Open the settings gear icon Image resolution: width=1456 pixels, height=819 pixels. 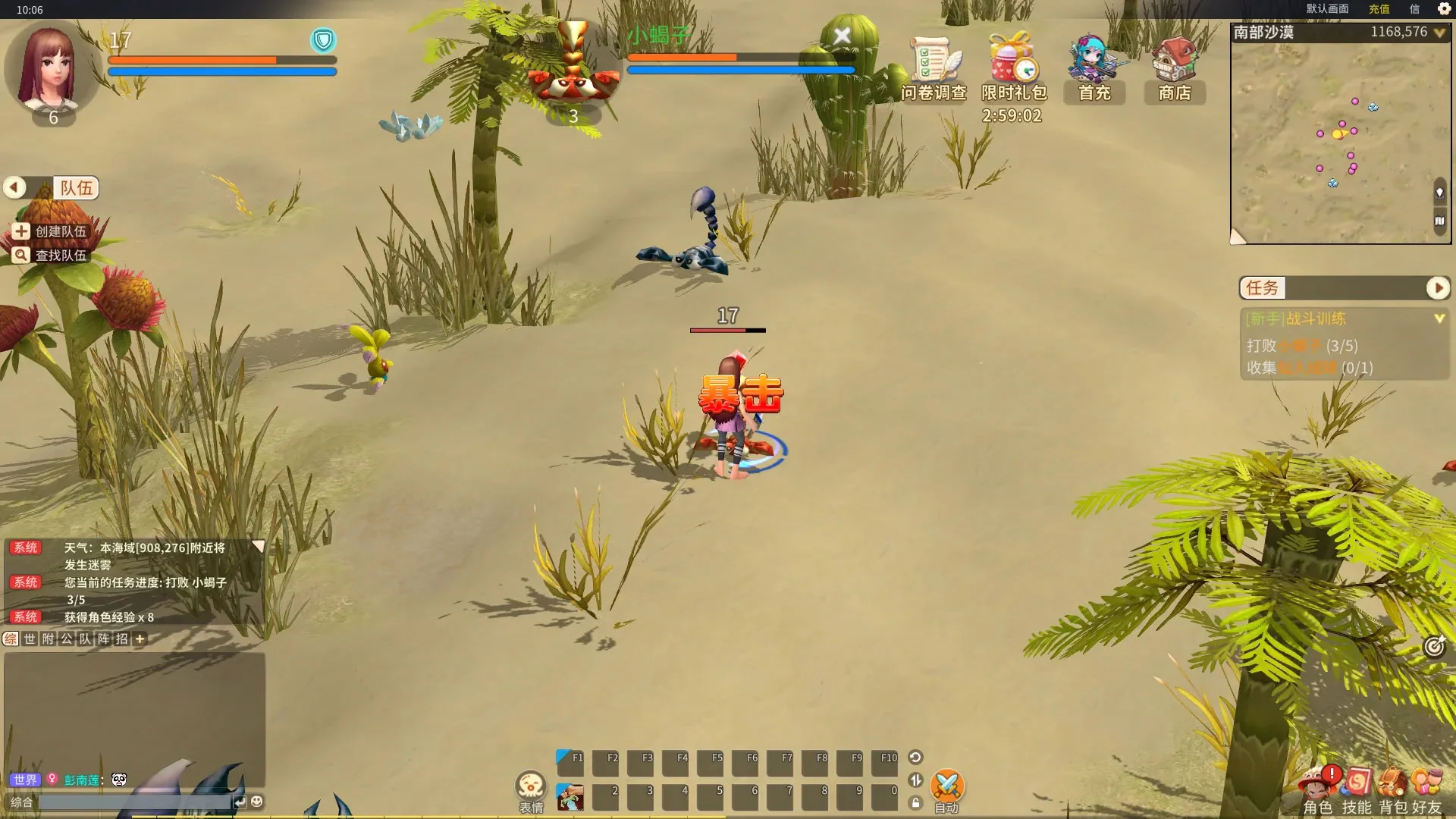[1444, 9]
